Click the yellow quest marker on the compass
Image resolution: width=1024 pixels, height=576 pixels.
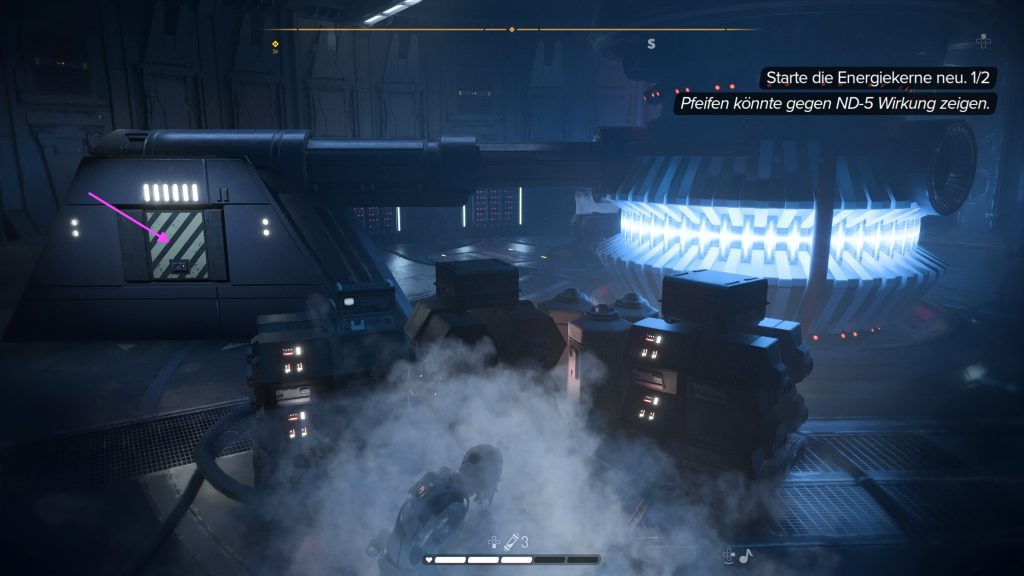coord(275,43)
